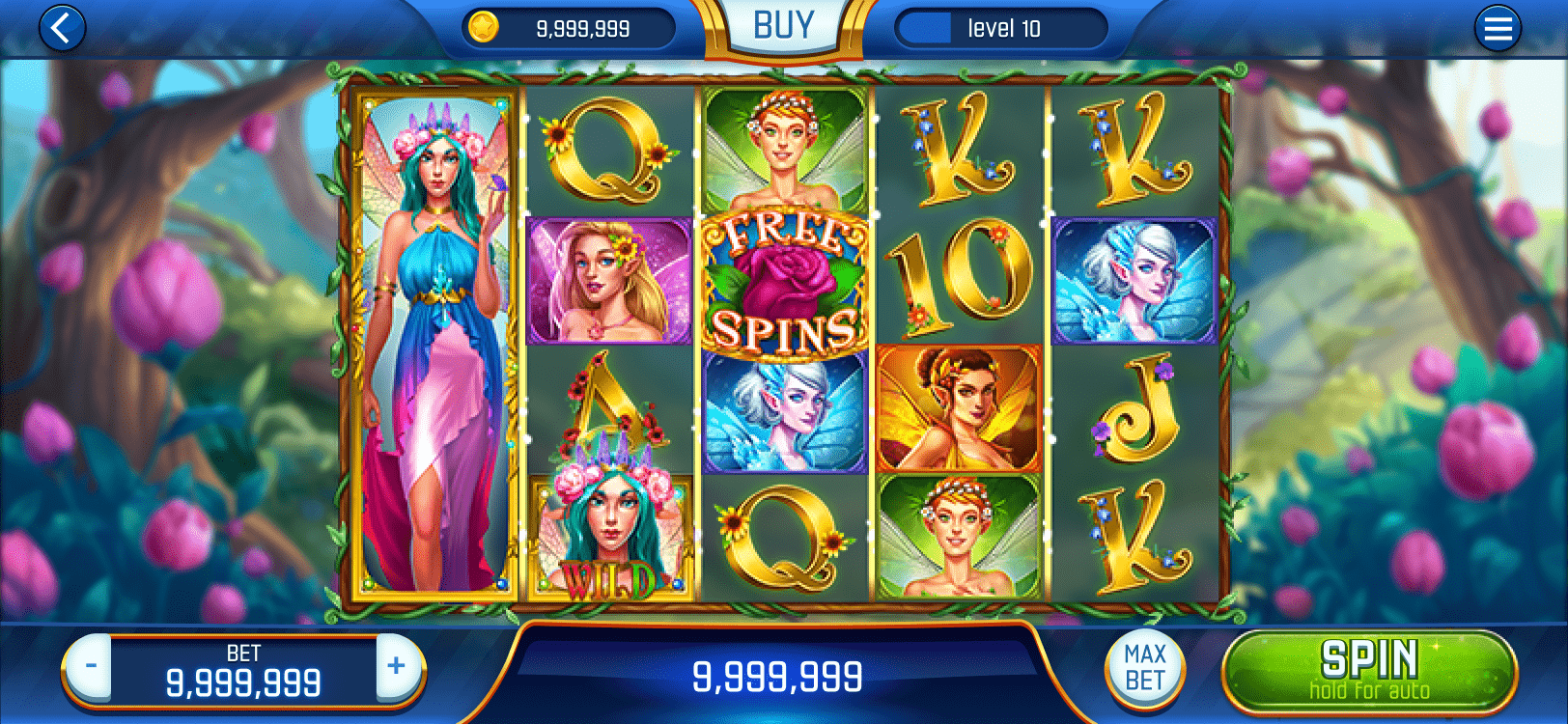Increase the bet with plus button
The image size is (1568, 724).
pyautogui.click(x=397, y=666)
